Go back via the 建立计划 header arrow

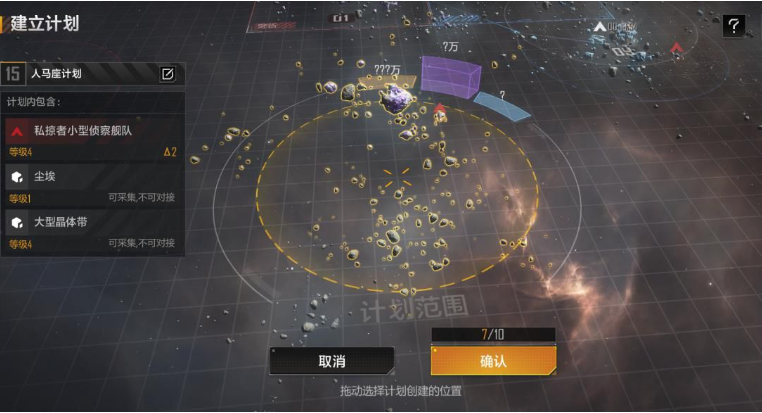pyautogui.click(x=5, y=22)
